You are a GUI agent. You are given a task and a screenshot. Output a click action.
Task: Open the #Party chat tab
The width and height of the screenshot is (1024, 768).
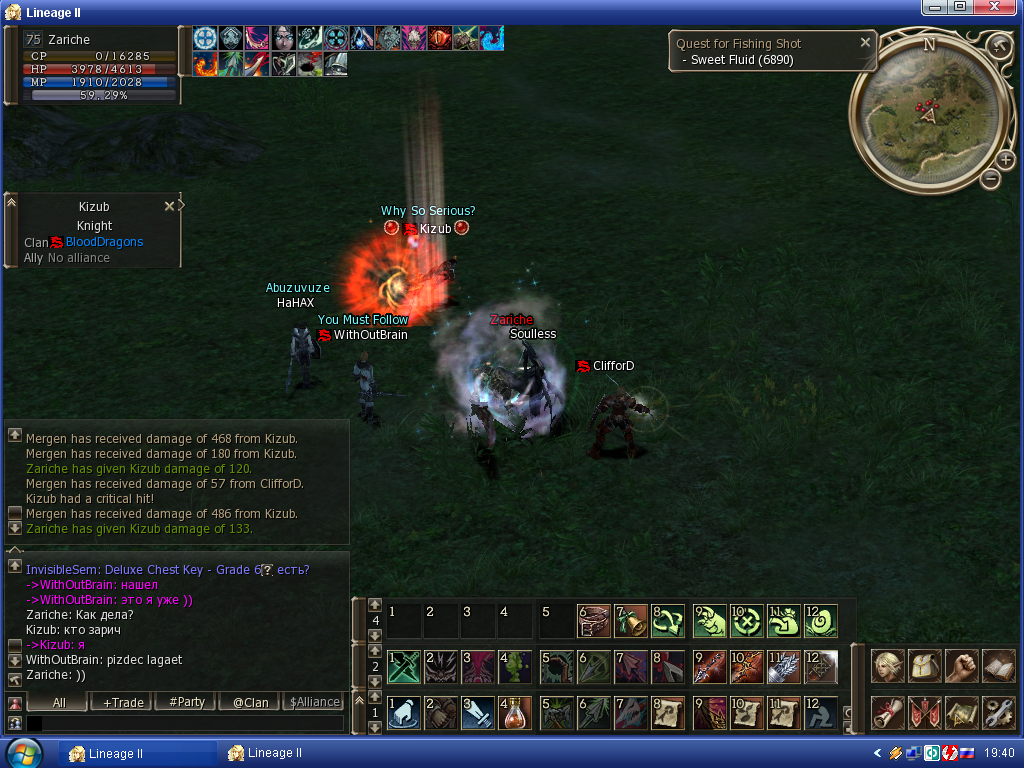point(187,702)
